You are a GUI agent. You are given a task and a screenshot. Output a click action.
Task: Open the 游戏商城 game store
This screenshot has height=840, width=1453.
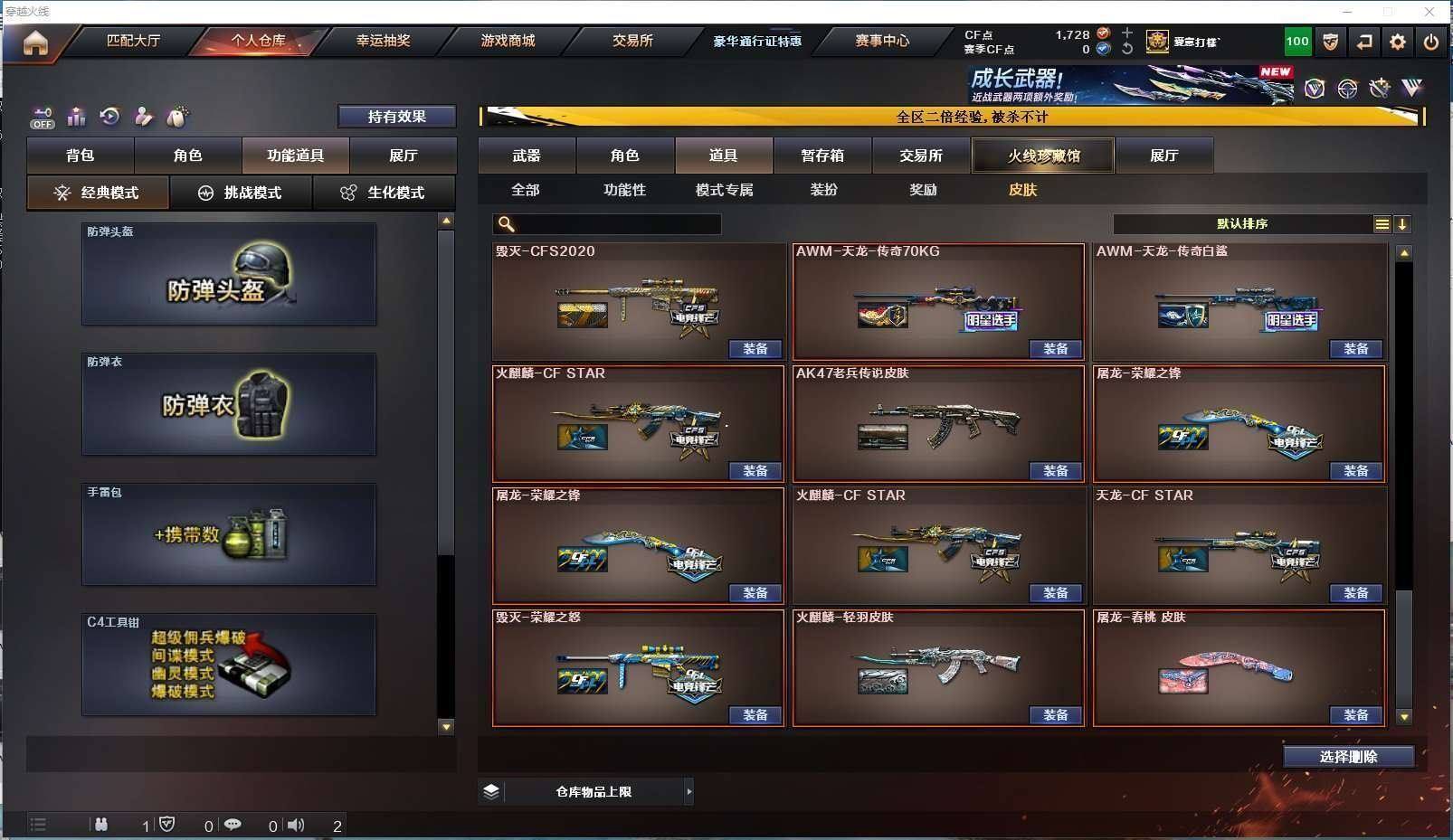508,41
